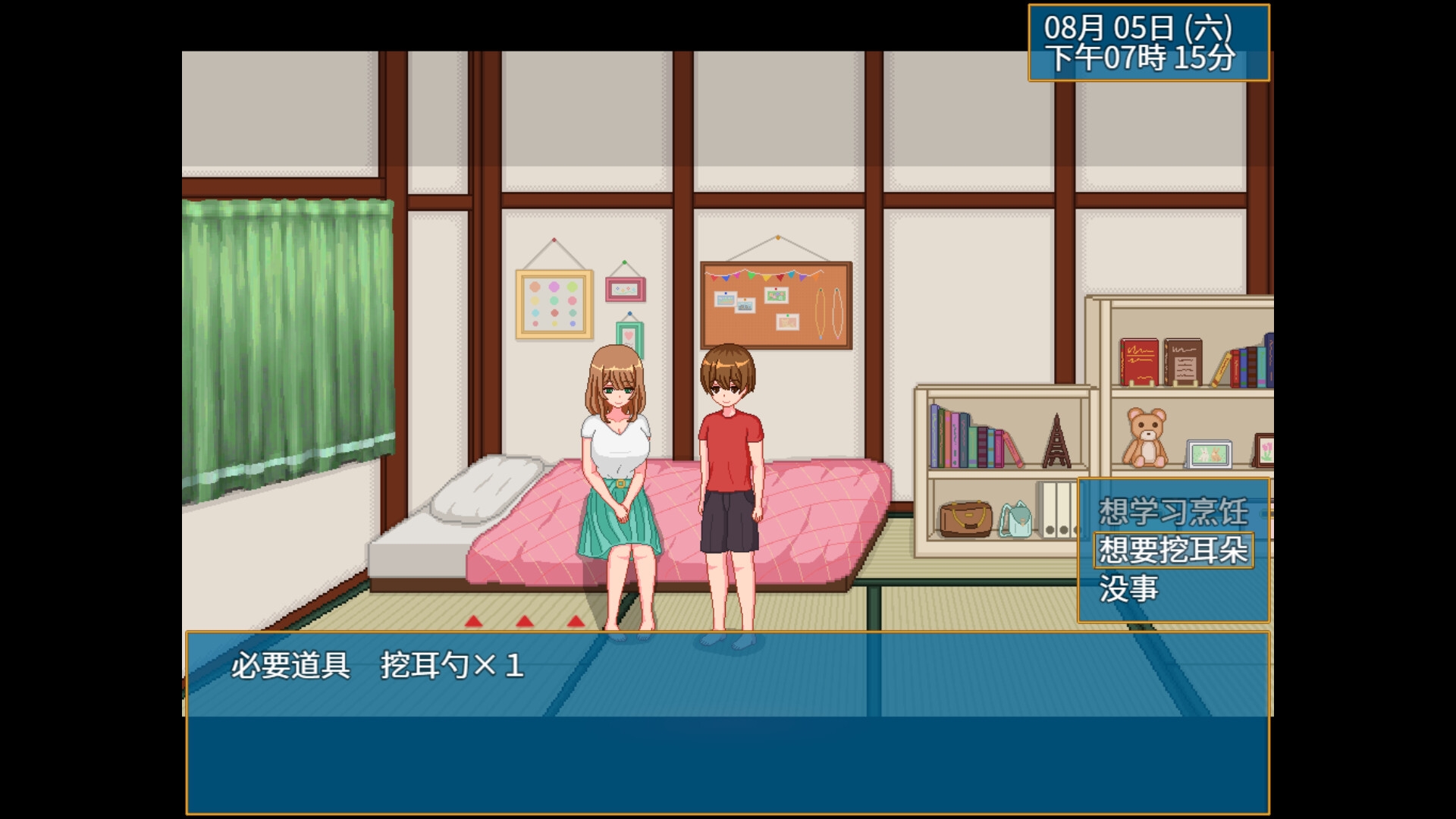Select the 想要挖耳朵 choice
The width and height of the screenshot is (1456, 819).
click(1173, 551)
